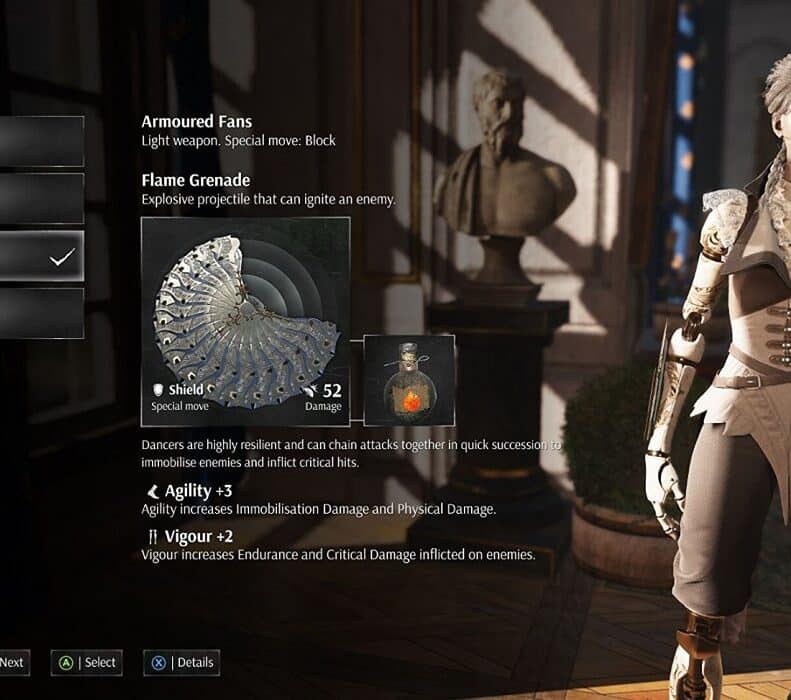Click the checkmarked class entry
This screenshot has height=700, width=791.
tap(41, 256)
